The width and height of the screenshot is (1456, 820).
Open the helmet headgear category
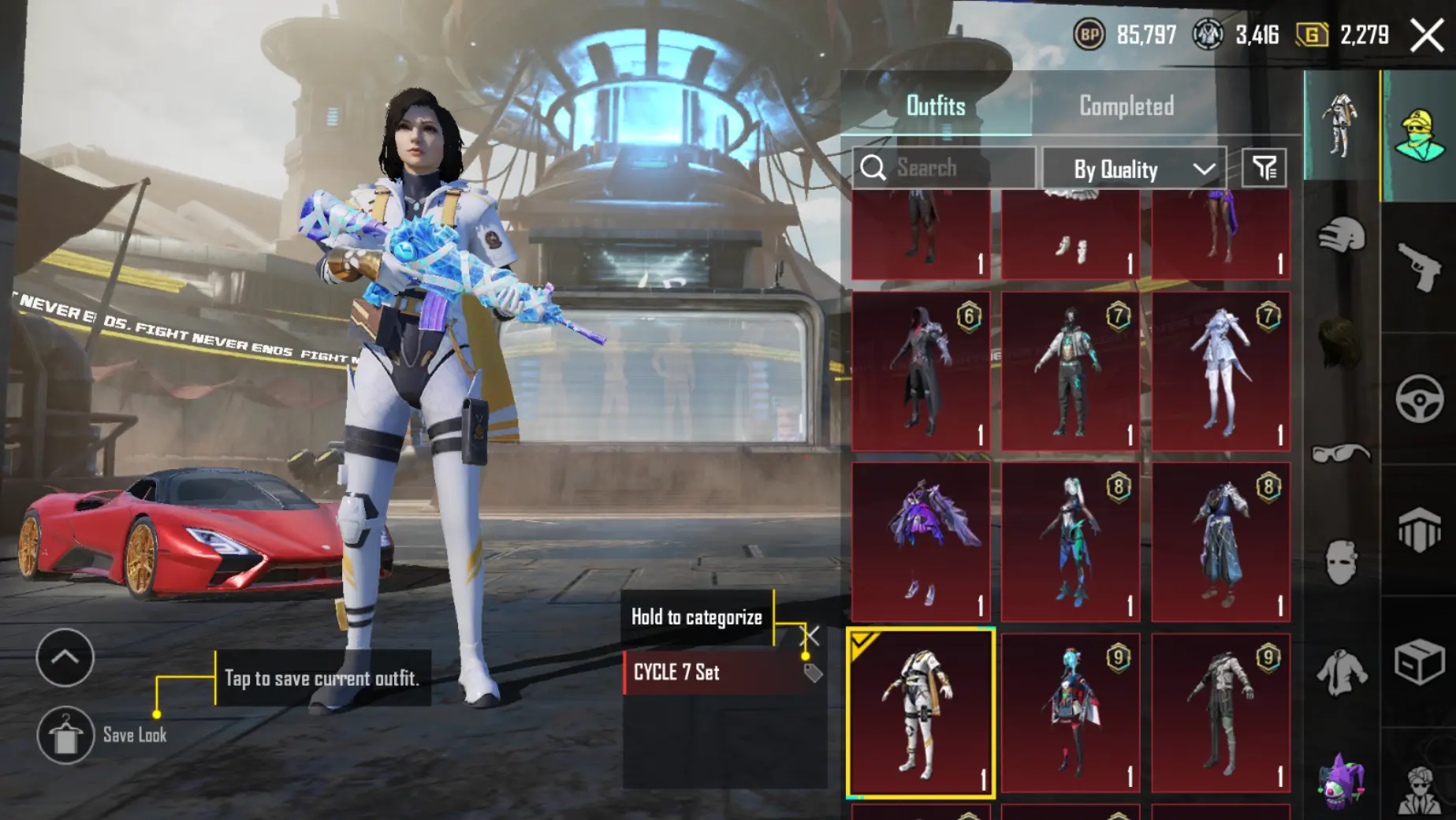coord(1341,234)
